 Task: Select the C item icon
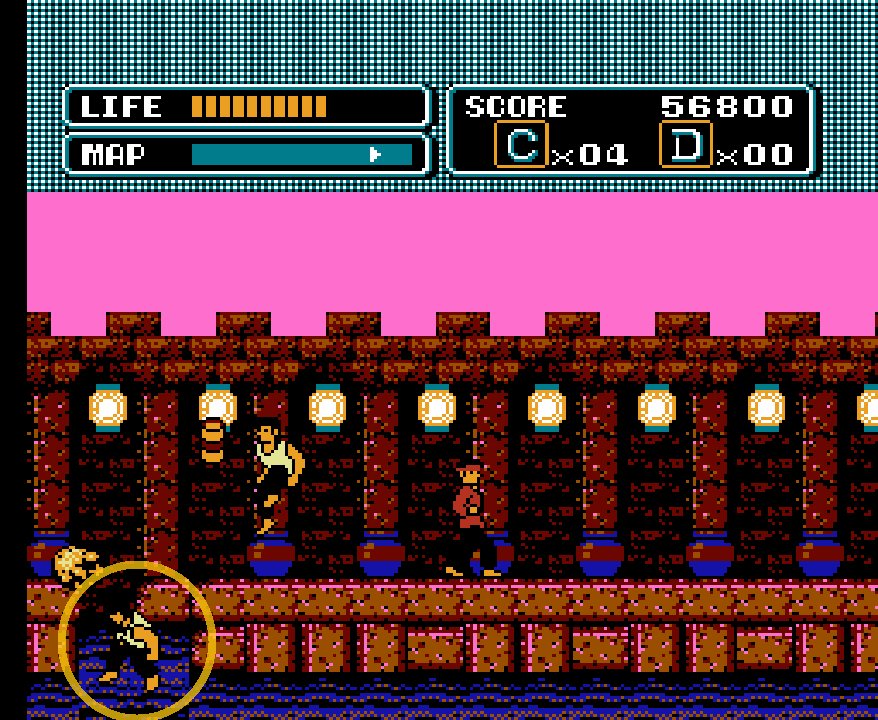coord(521,145)
